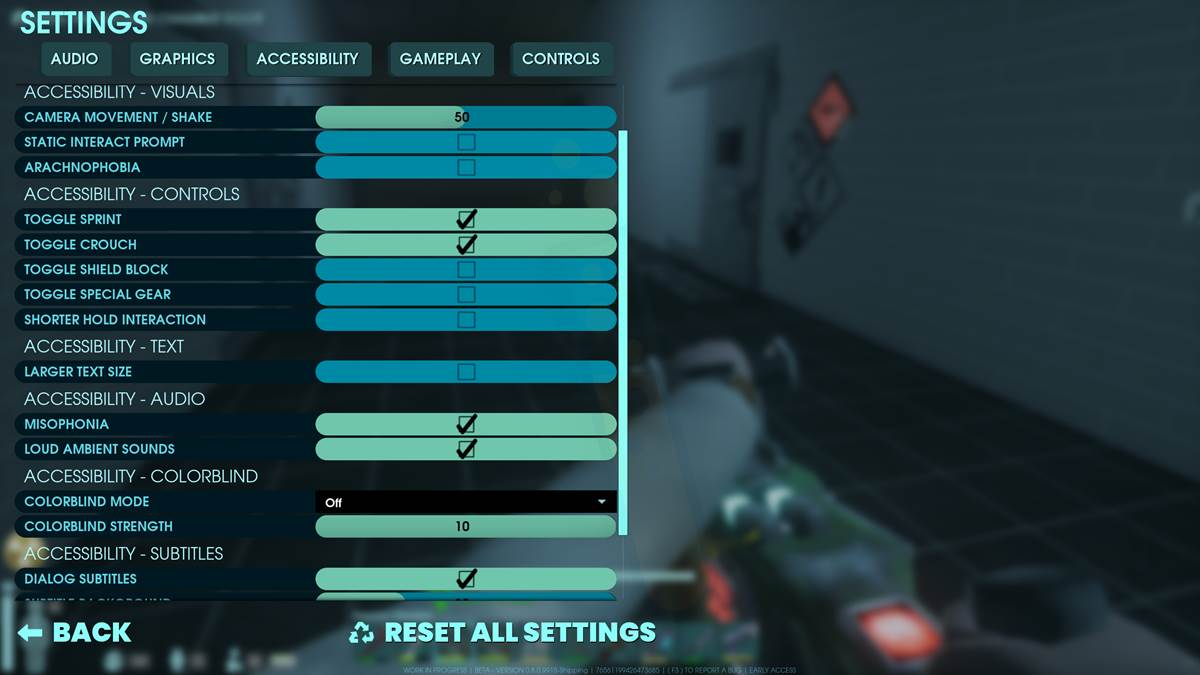Image resolution: width=1200 pixels, height=675 pixels.
Task: Enable Toggle Shield Block
Action: click(x=466, y=269)
